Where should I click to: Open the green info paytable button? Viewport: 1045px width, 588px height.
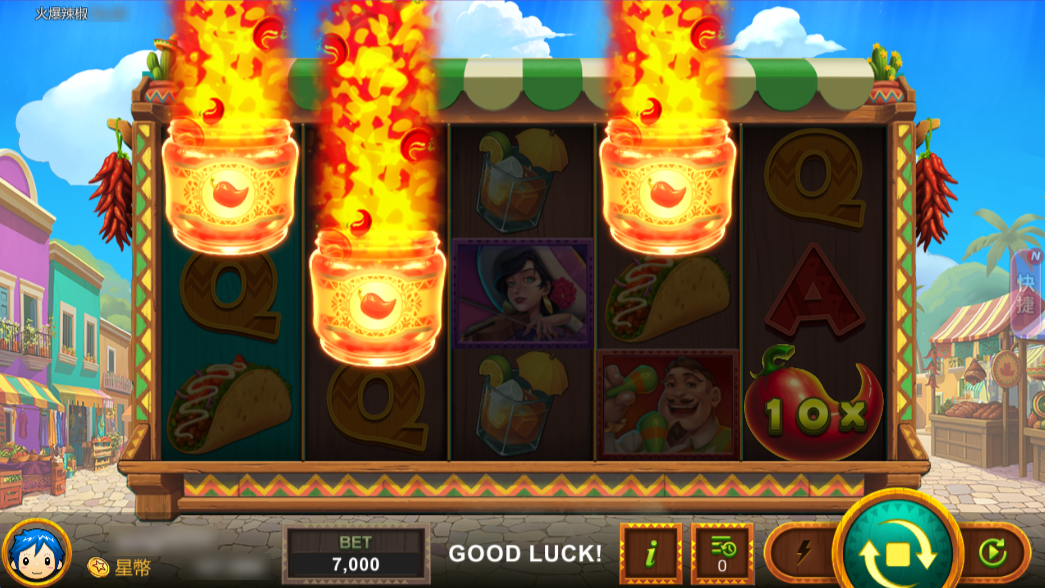(x=650, y=553)
